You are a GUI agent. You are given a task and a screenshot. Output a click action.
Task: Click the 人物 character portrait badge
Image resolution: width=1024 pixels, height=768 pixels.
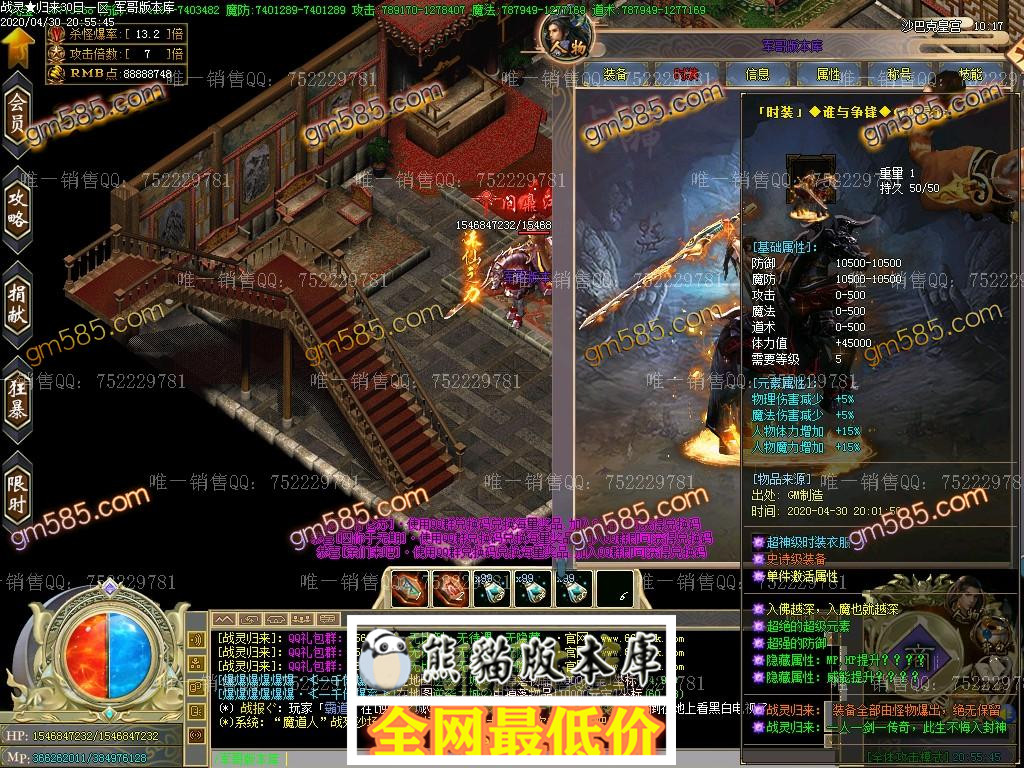tap(563, 40)
